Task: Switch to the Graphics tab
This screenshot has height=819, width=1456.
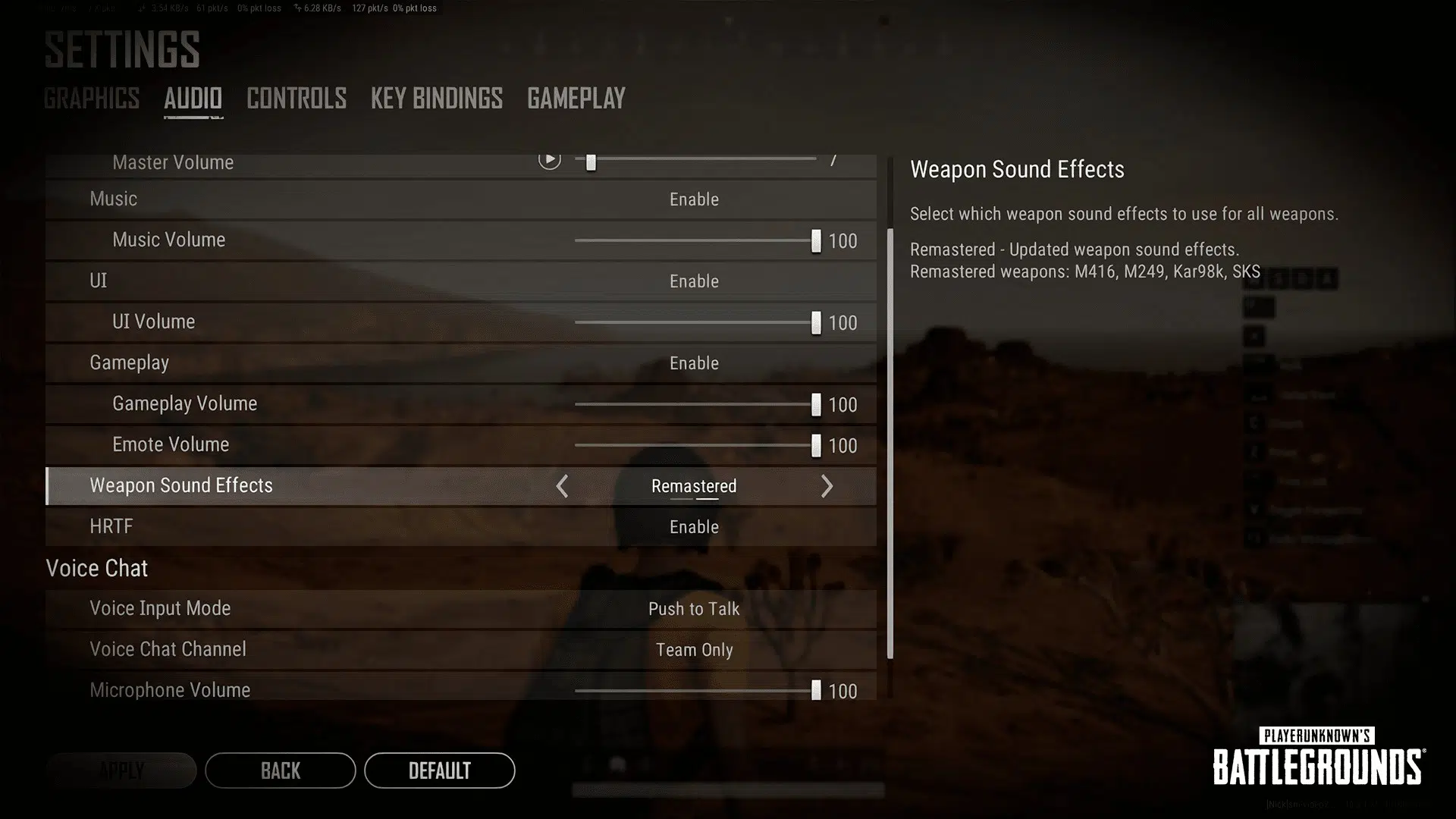Action: tap(91, 99)
